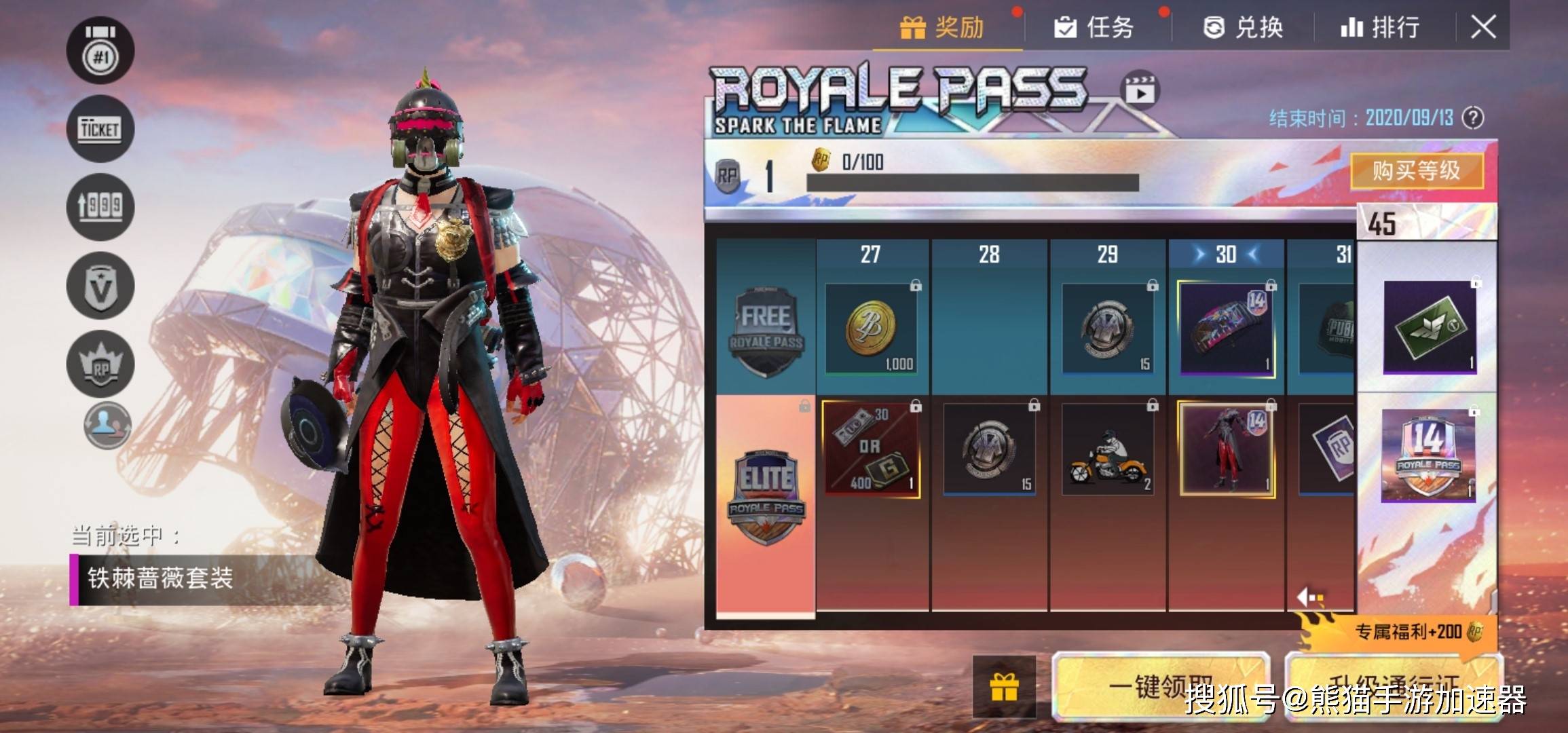Viewport: 1568px width, 733px height.
Task: Open the 999 rank-up icon
Action: 100,206
